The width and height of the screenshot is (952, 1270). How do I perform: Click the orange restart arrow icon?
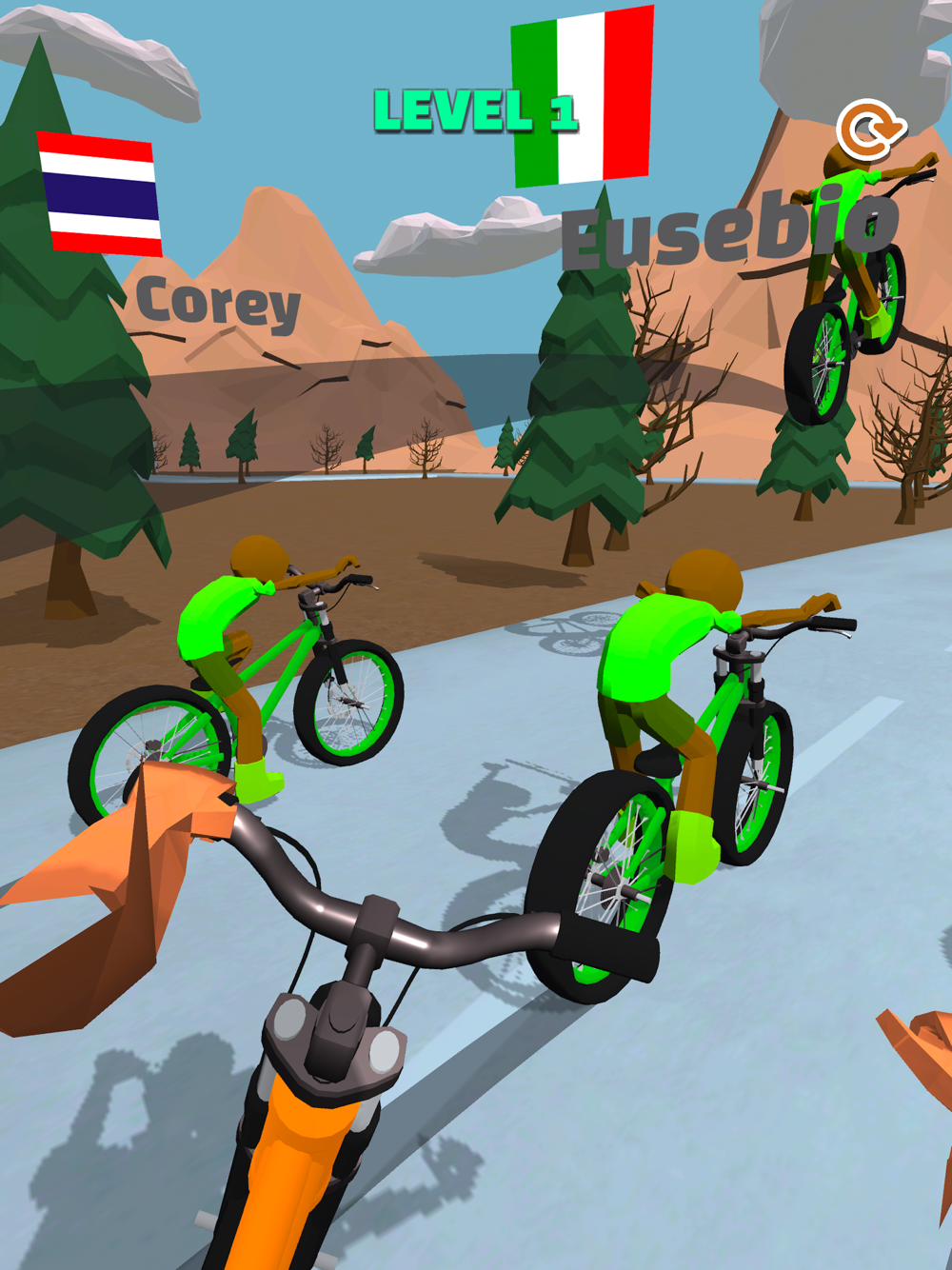click(x=870, y=129)
